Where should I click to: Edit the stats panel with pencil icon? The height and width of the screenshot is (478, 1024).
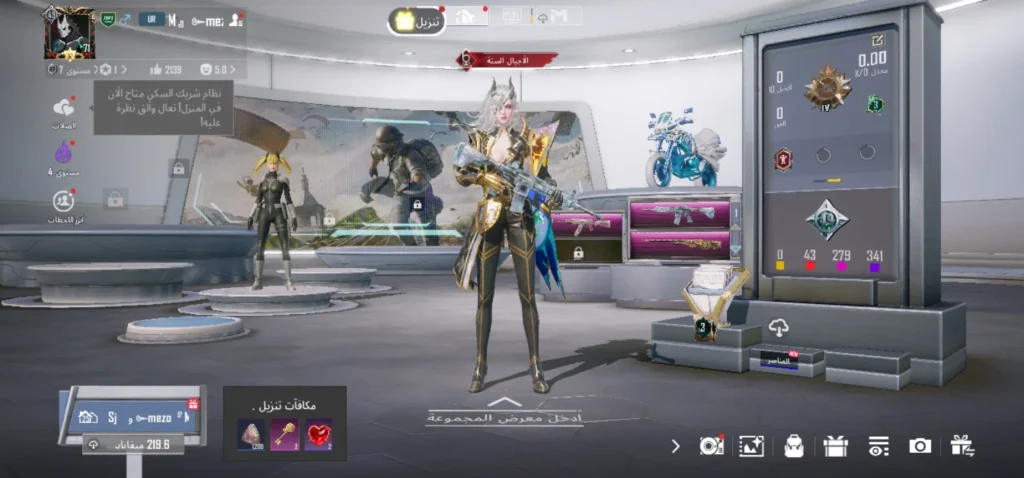point(877,40)
